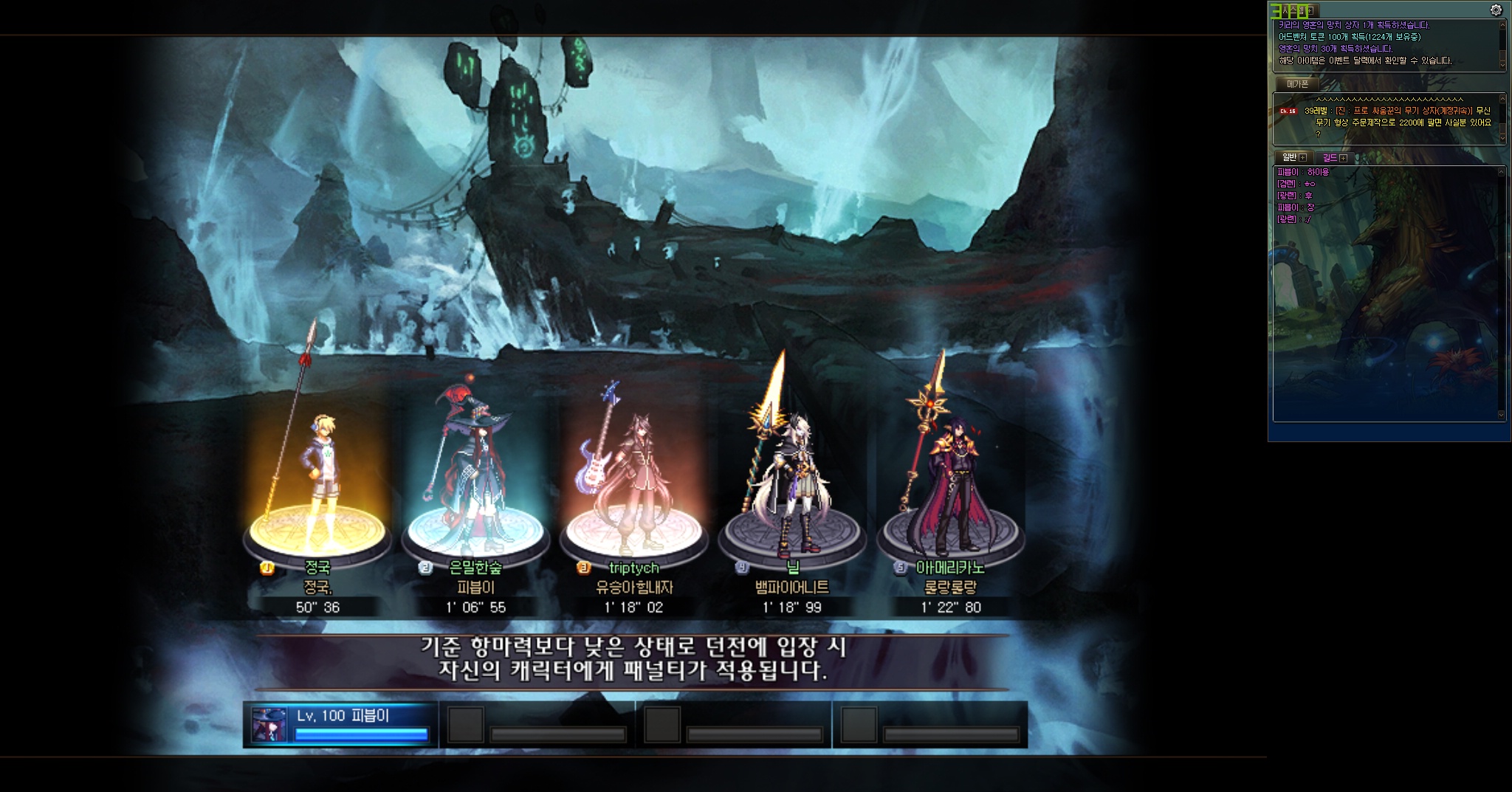Open the 길드 chat tab

(1330, 157)
